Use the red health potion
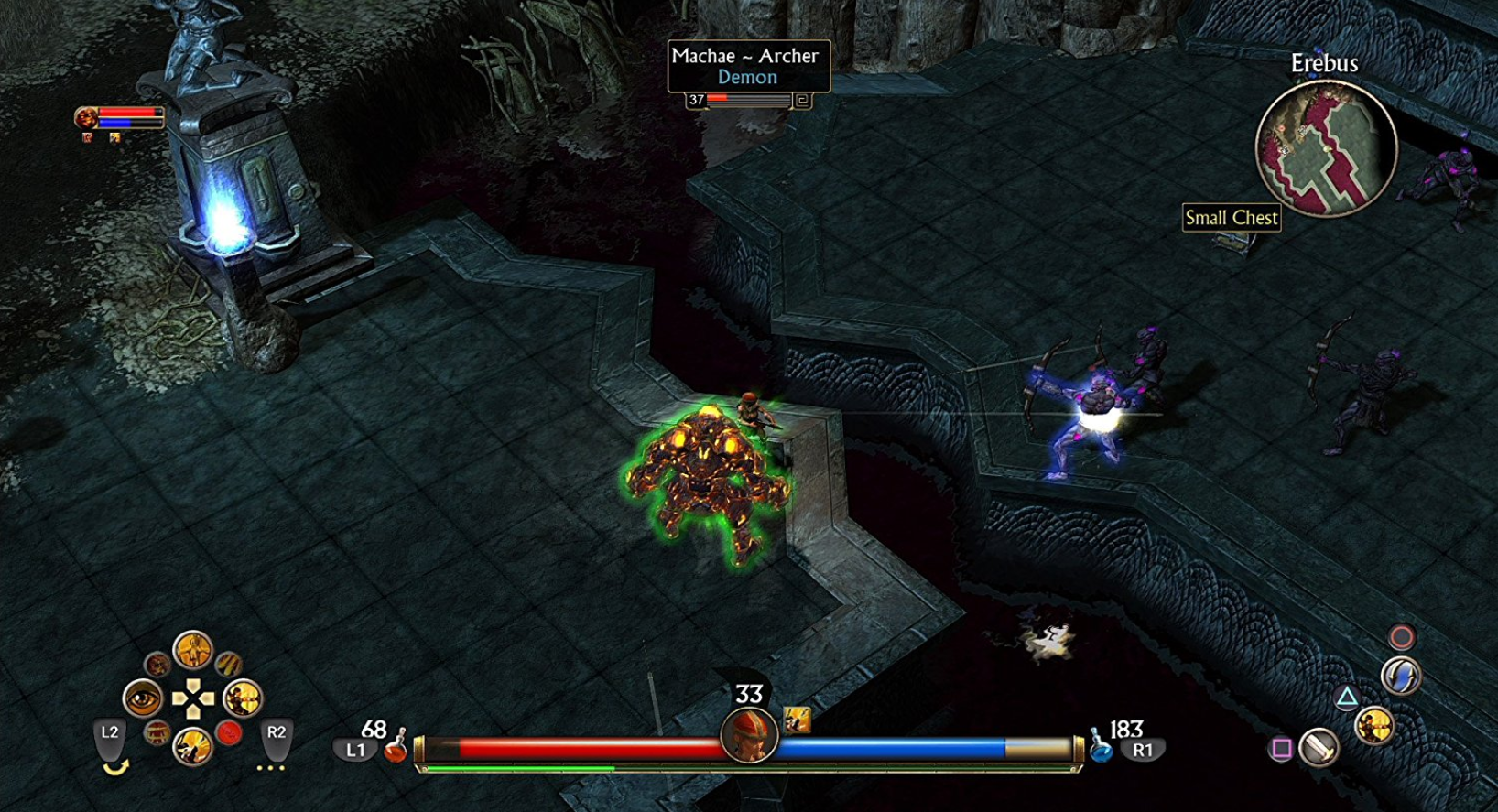 pyautogui.click(x=396, y=748)
